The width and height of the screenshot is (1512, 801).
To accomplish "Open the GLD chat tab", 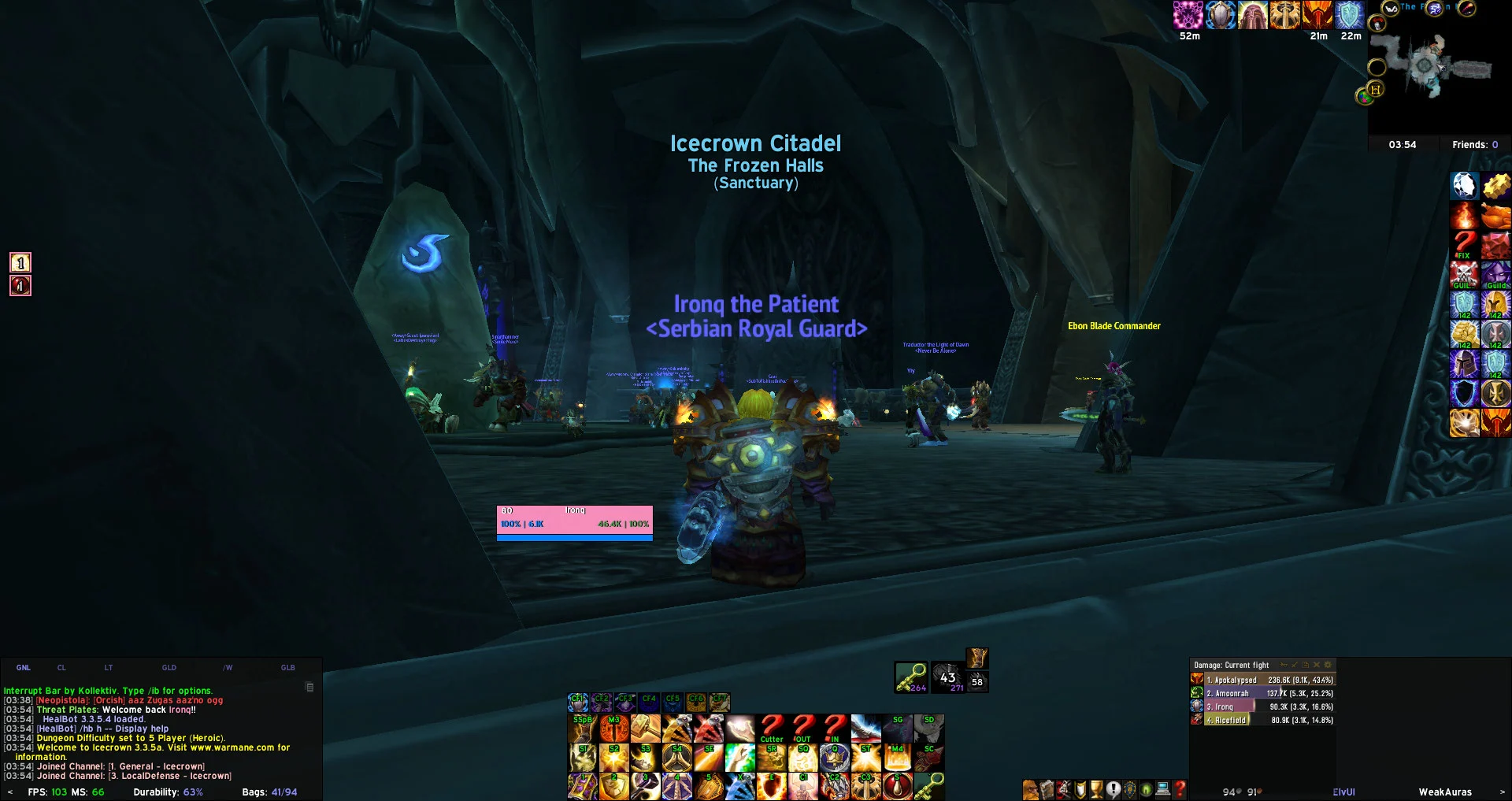I will [169, 668].
